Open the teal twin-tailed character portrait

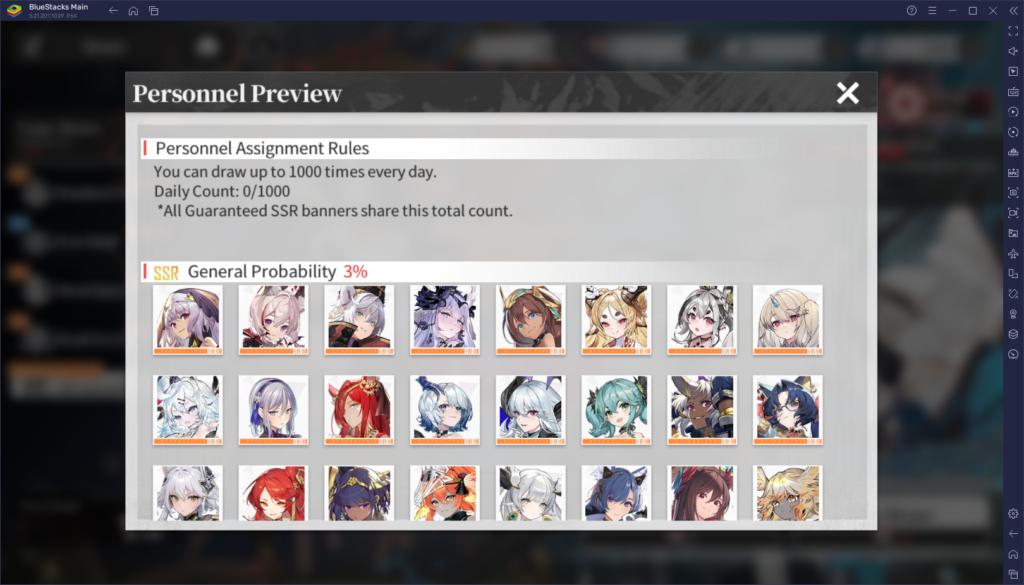point(617,409)
